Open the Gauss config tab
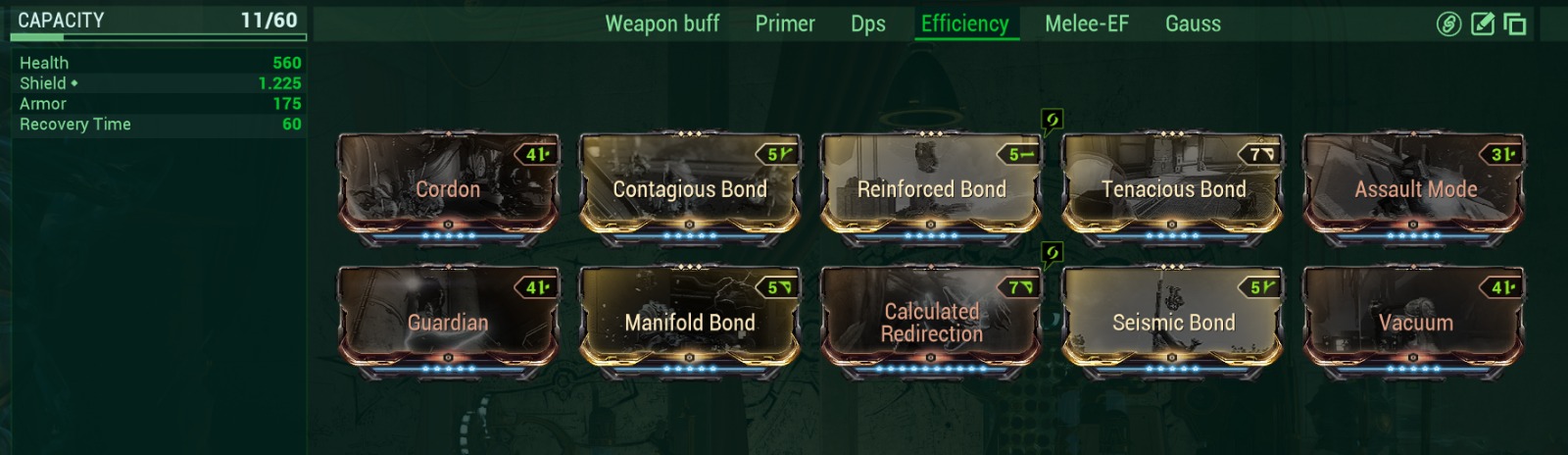This screenshot has height=455, width=1568. click(x=1193, y=24)
